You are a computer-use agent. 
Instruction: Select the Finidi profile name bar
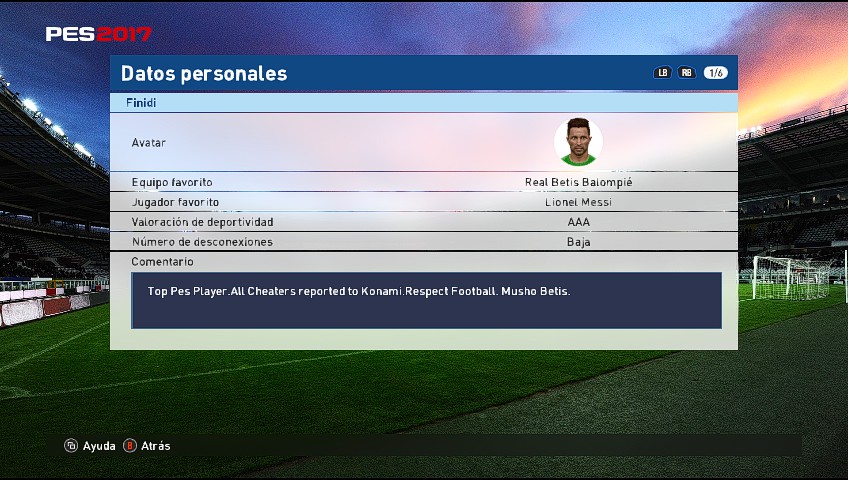pyautogui.click(x=423, y=102)
